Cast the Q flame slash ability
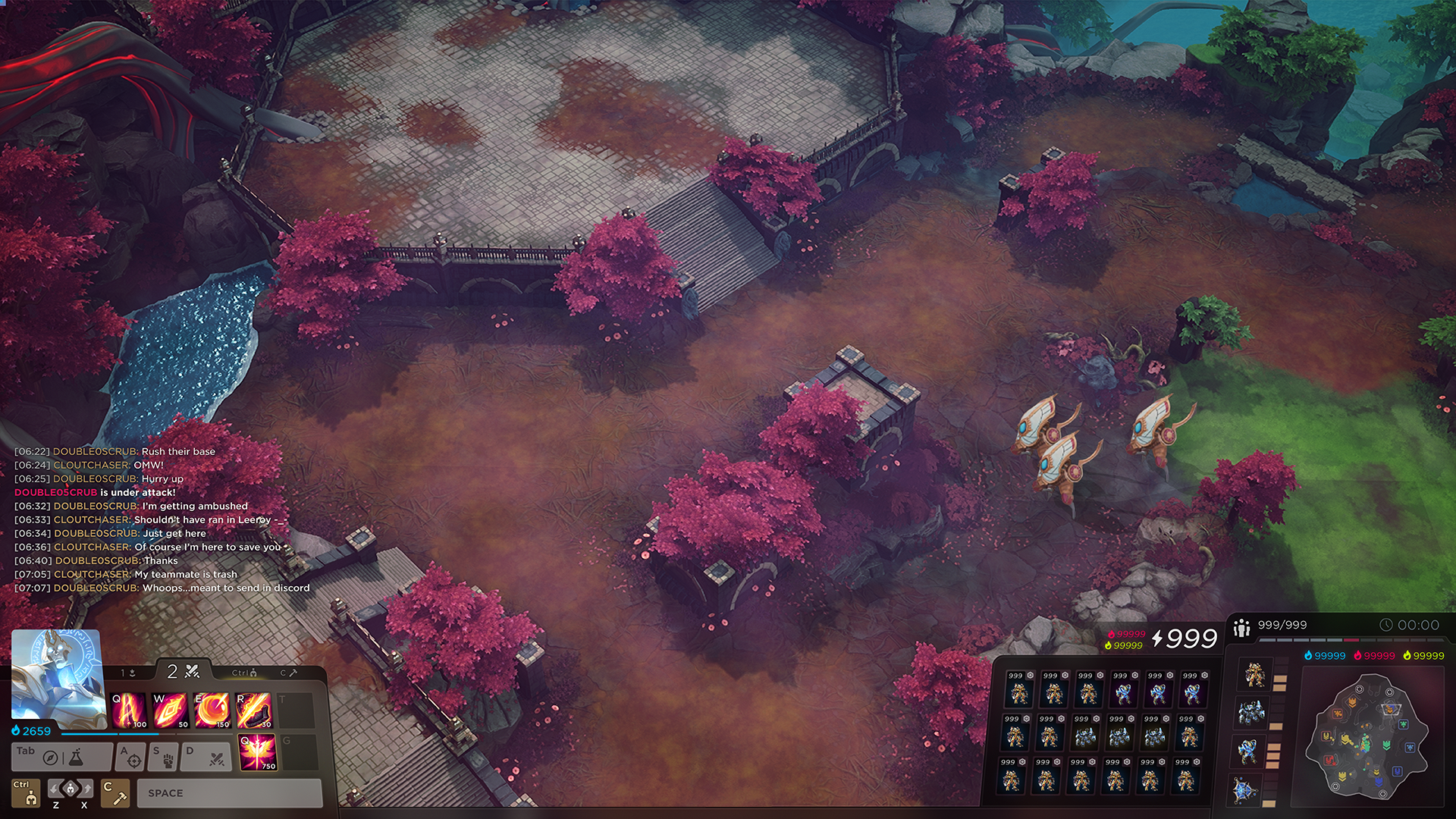Viewport: 1456px width, 819px height. click(x=128, y=710)
